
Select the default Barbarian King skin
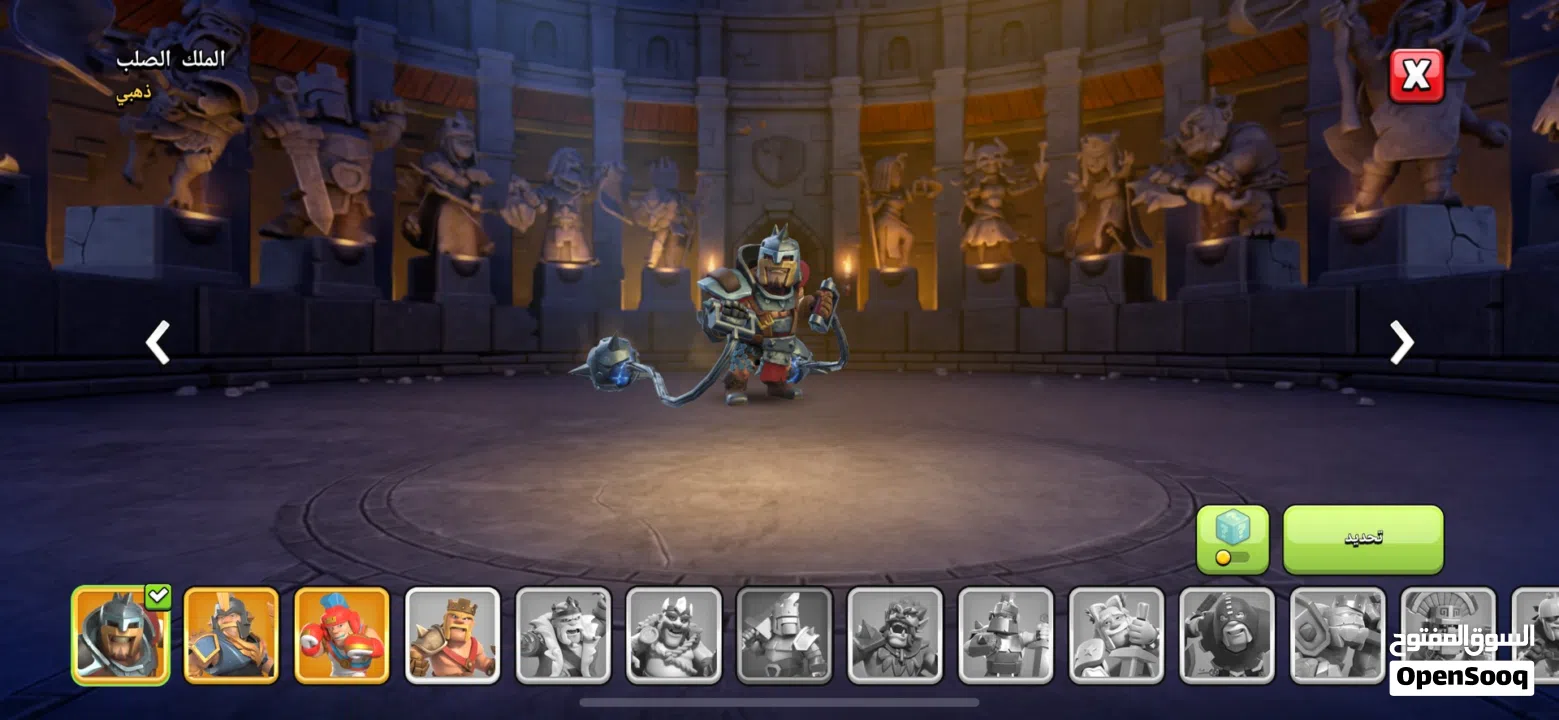452,635
